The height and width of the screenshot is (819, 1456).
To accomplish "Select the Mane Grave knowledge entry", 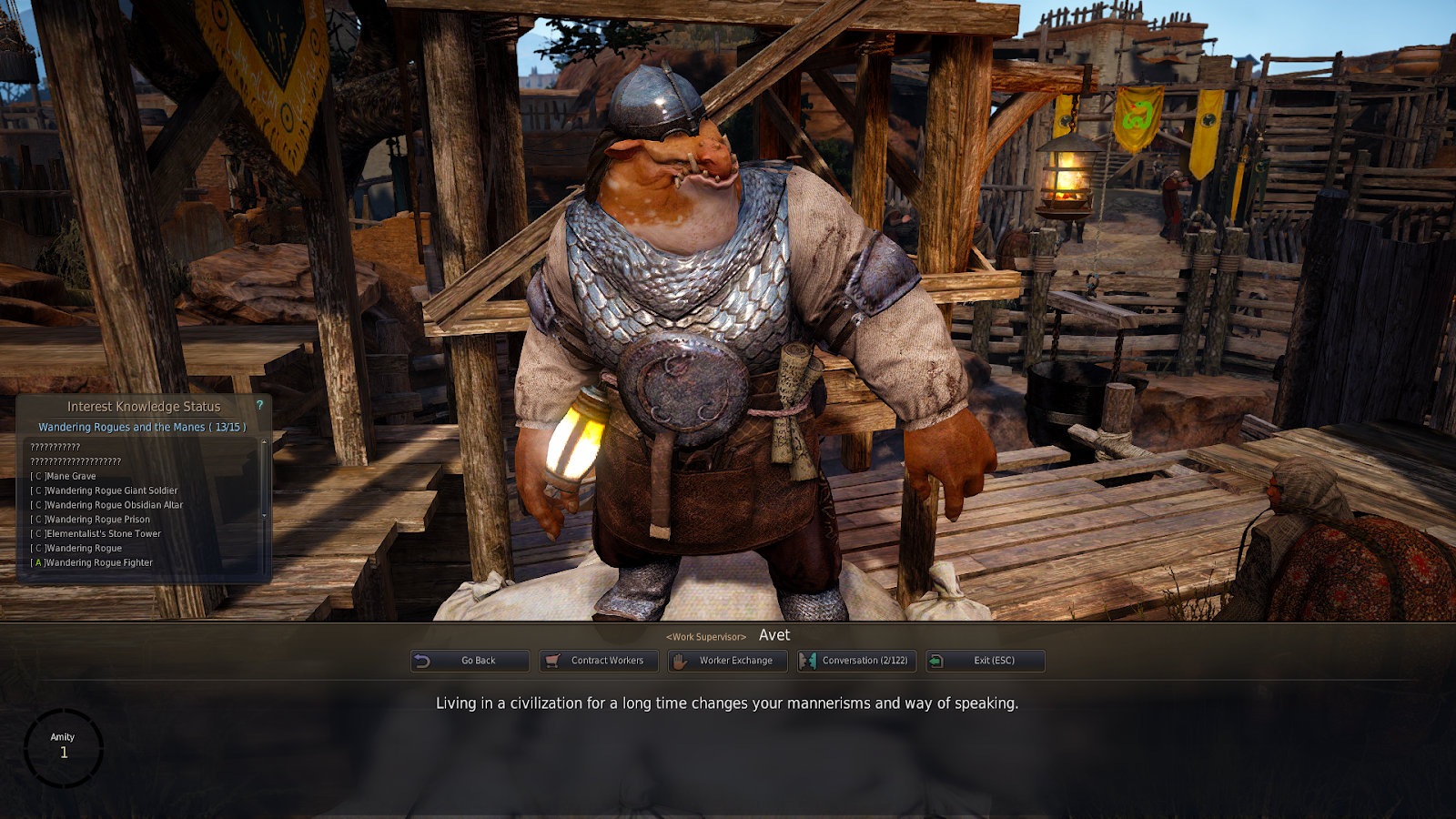I will pos(70,476).
